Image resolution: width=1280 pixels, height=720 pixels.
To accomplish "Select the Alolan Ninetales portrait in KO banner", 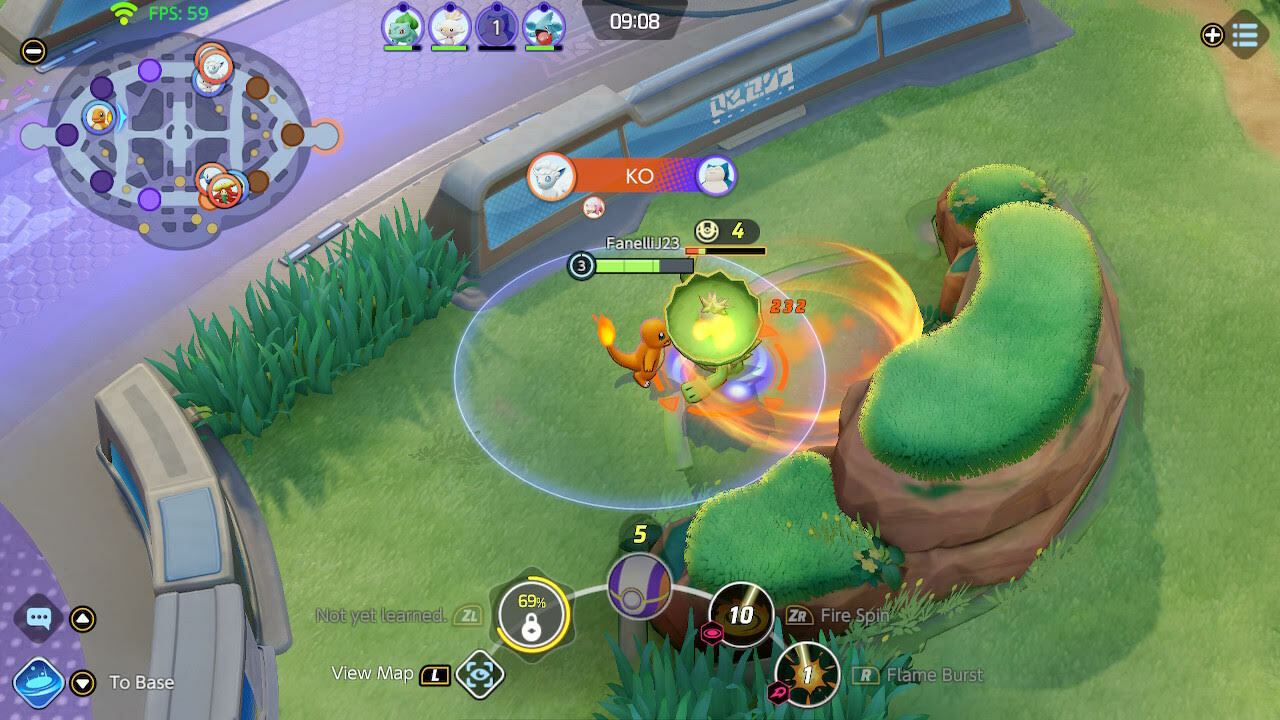I will [551, 176].
